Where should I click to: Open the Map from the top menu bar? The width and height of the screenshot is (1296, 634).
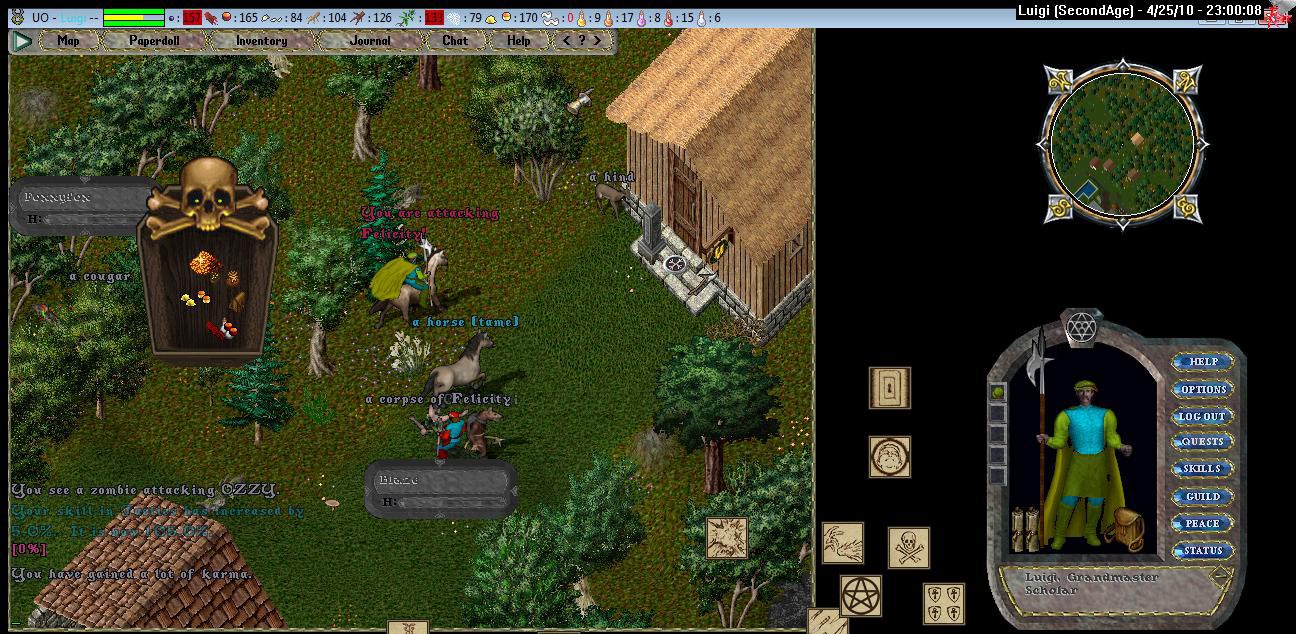pyautogui.click(x=68, y=41)
